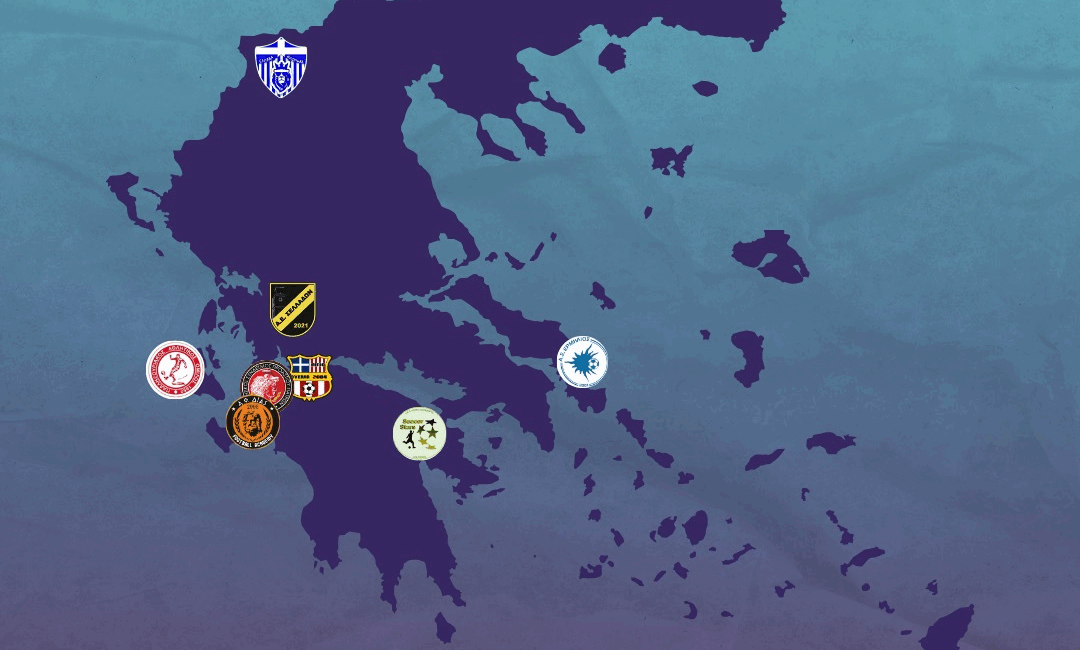Pick the black and yellow 2021 shield badge
This screenshot has height=650, width=1080.
293,309
